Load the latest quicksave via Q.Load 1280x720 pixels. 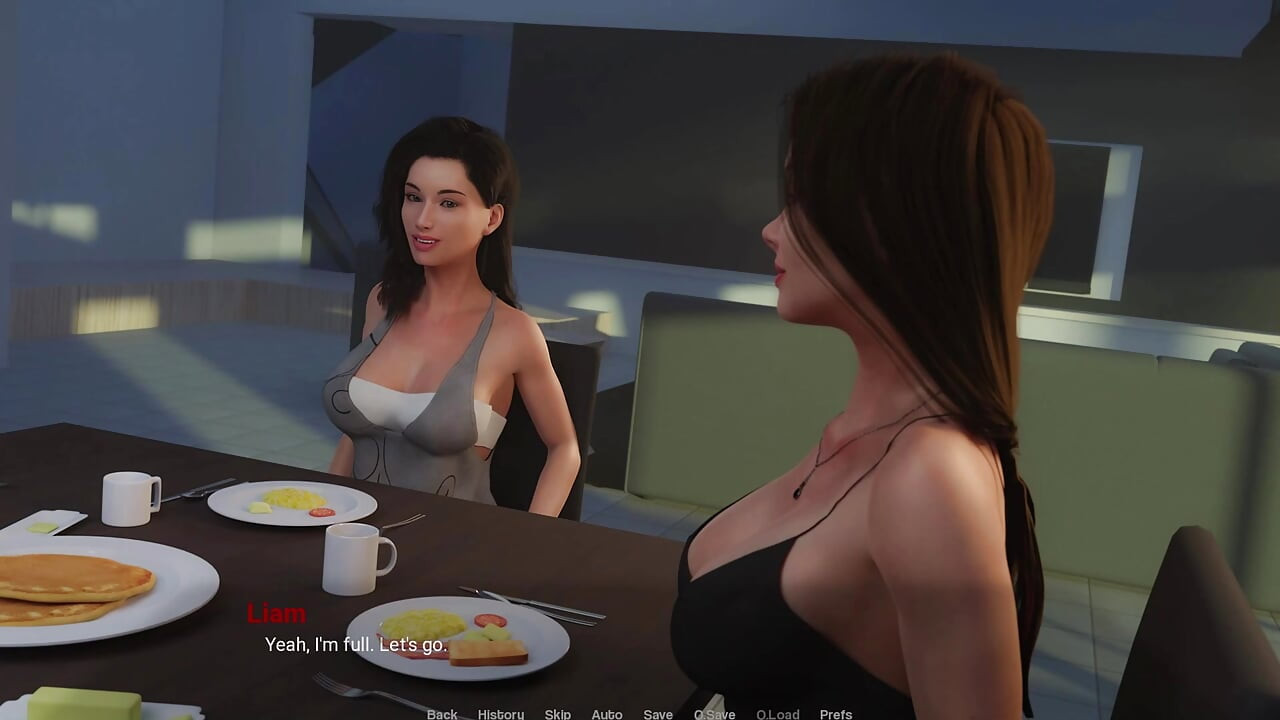(x=777, y=714)
